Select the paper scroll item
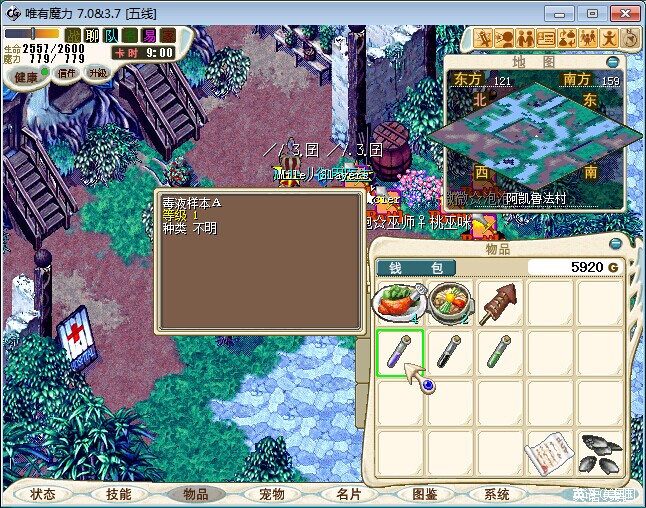This screenshot has height=508, width=646. click(x=549, y=452)
